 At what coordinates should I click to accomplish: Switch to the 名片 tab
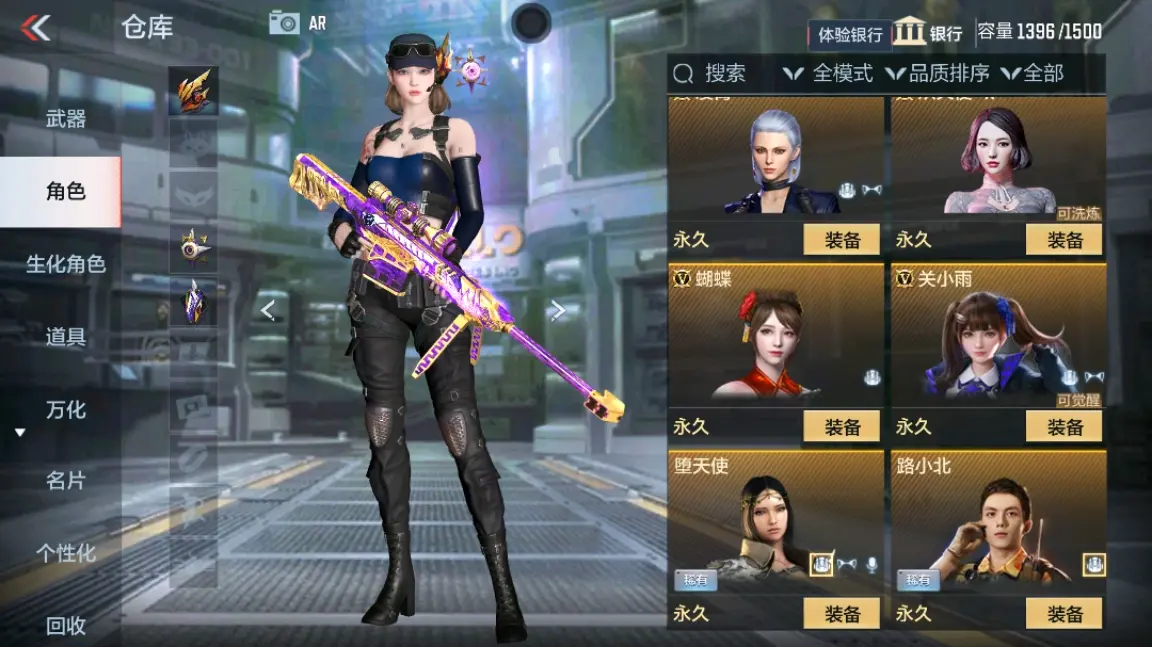click(66, 481)
